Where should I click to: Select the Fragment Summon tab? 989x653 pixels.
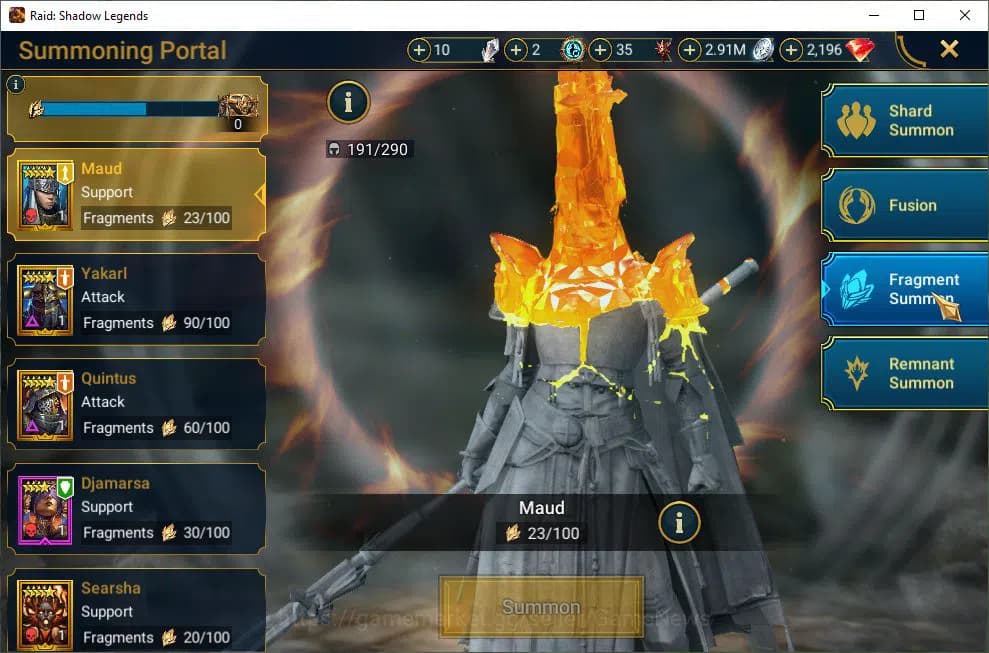click(905, 289)
